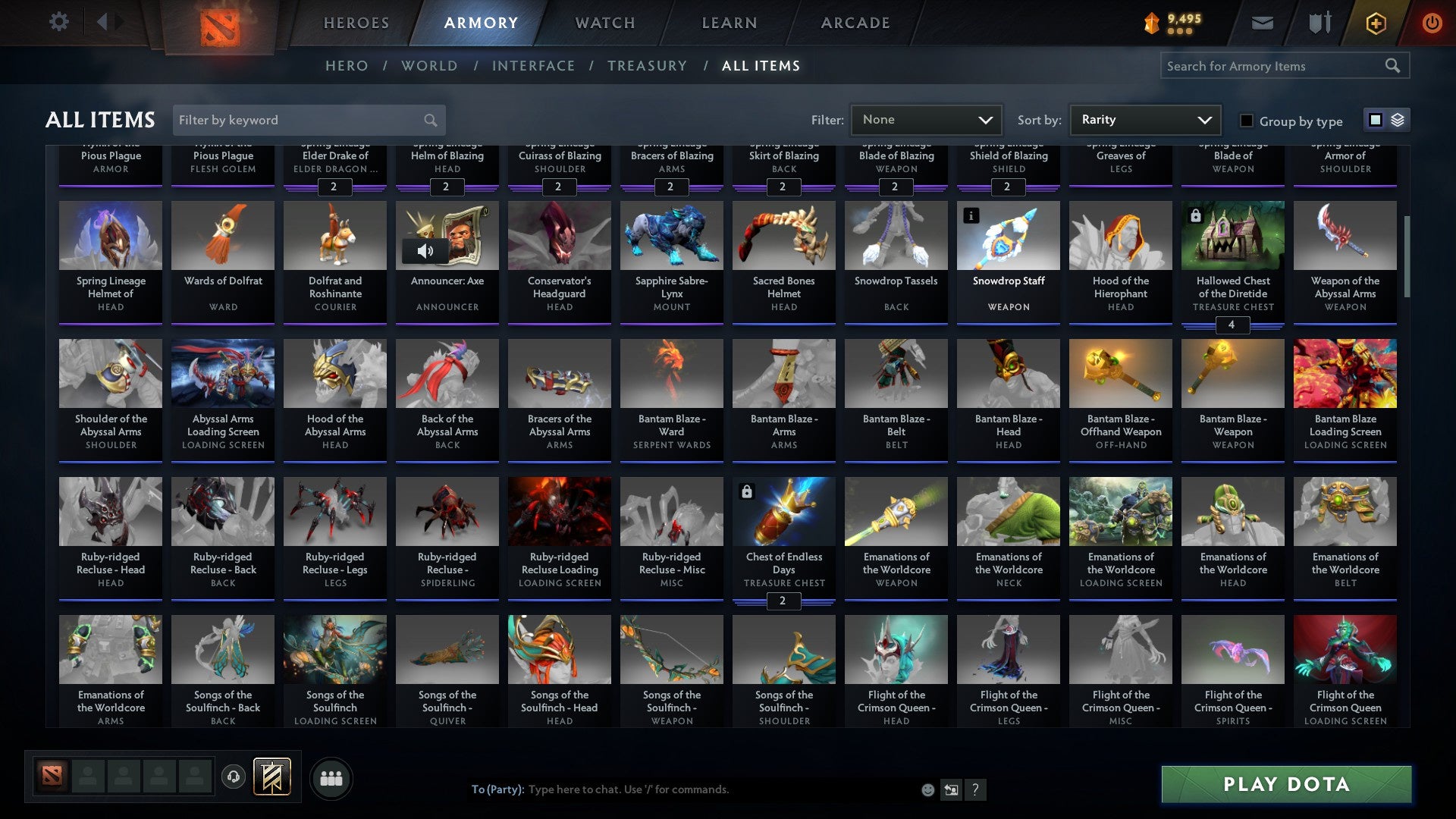Viewport: 1456px width, 819px height.
Task: Open the Sort by Rarity dropdown
Action: click(x=1145, y=119)
